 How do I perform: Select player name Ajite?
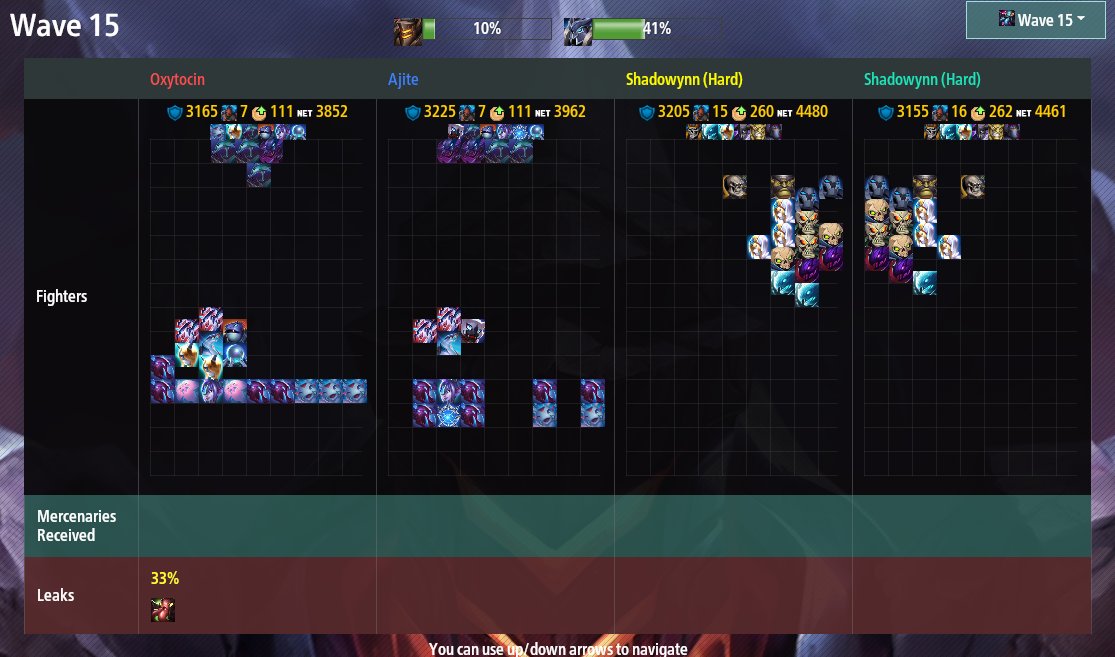coord(403,79)
